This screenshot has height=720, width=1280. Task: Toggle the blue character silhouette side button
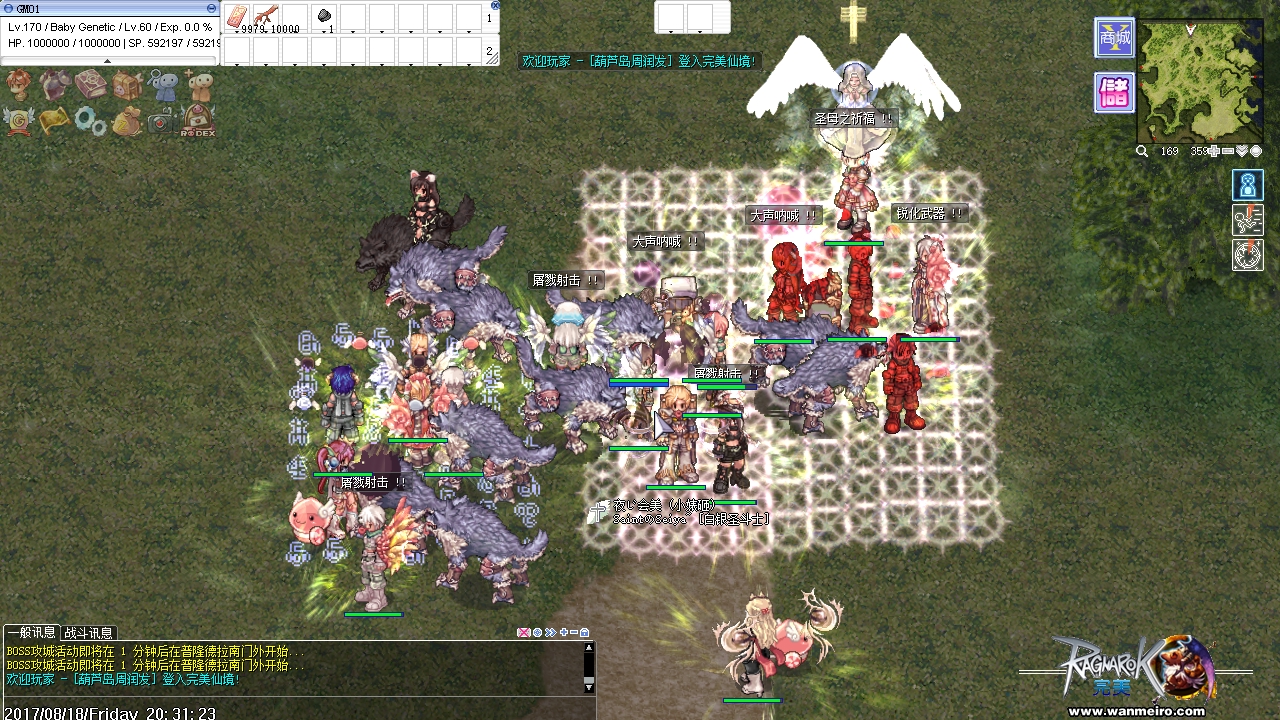pos(1248,186)
